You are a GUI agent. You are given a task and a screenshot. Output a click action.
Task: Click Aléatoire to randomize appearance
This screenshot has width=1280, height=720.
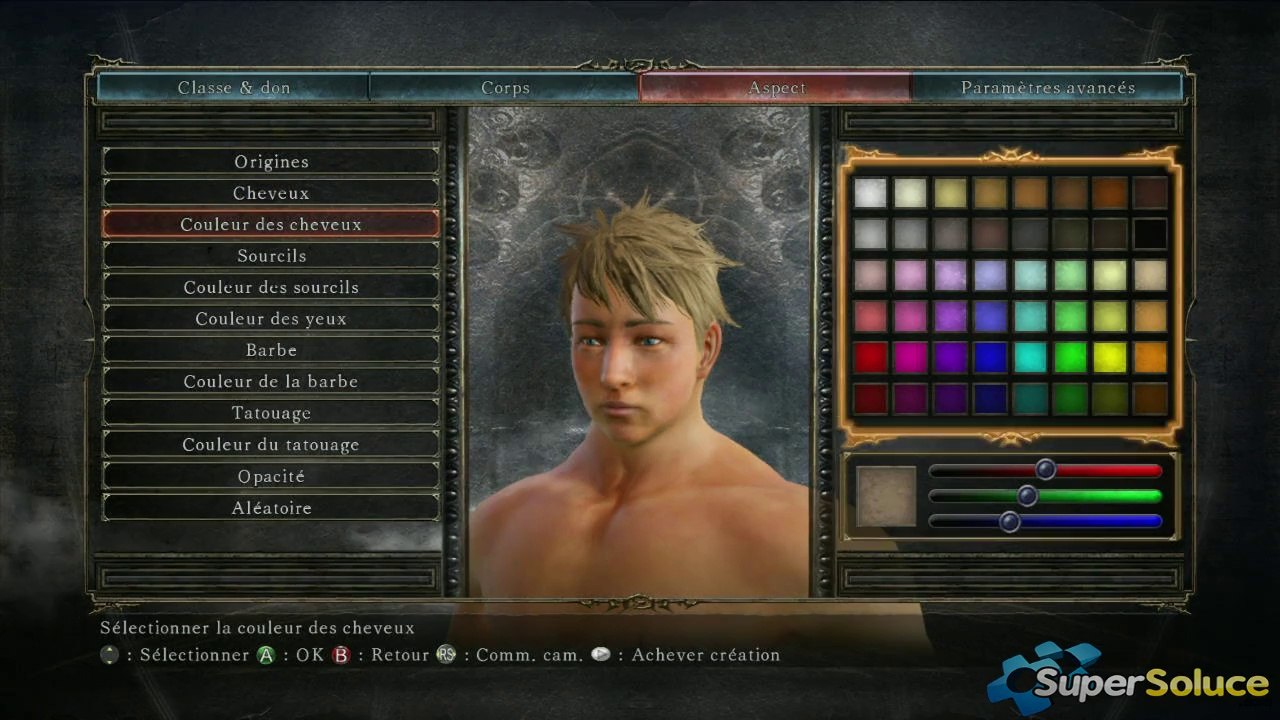point(271,508)
